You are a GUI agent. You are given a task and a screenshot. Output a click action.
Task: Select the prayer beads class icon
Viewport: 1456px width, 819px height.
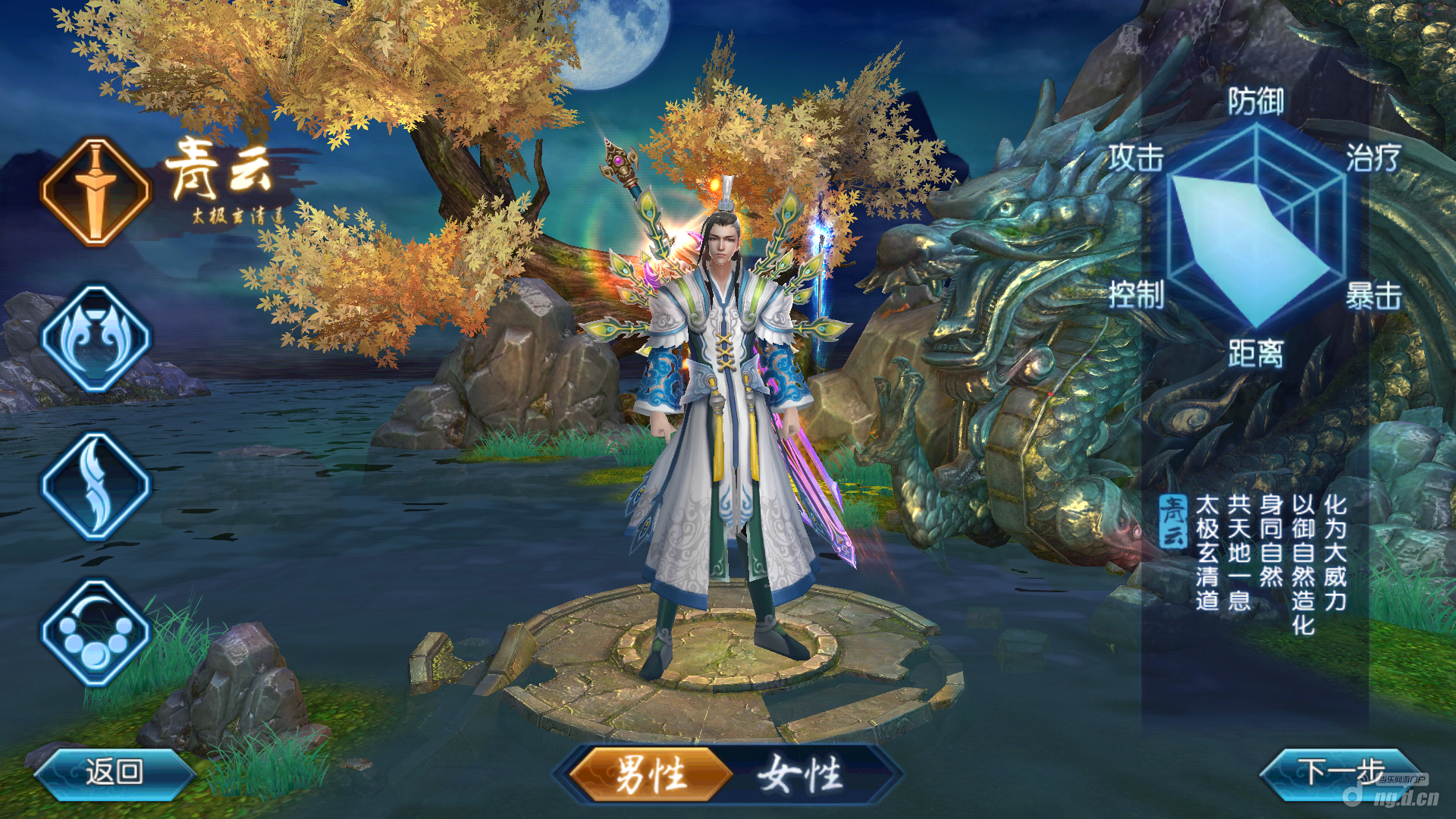click(x=96, y=633)
